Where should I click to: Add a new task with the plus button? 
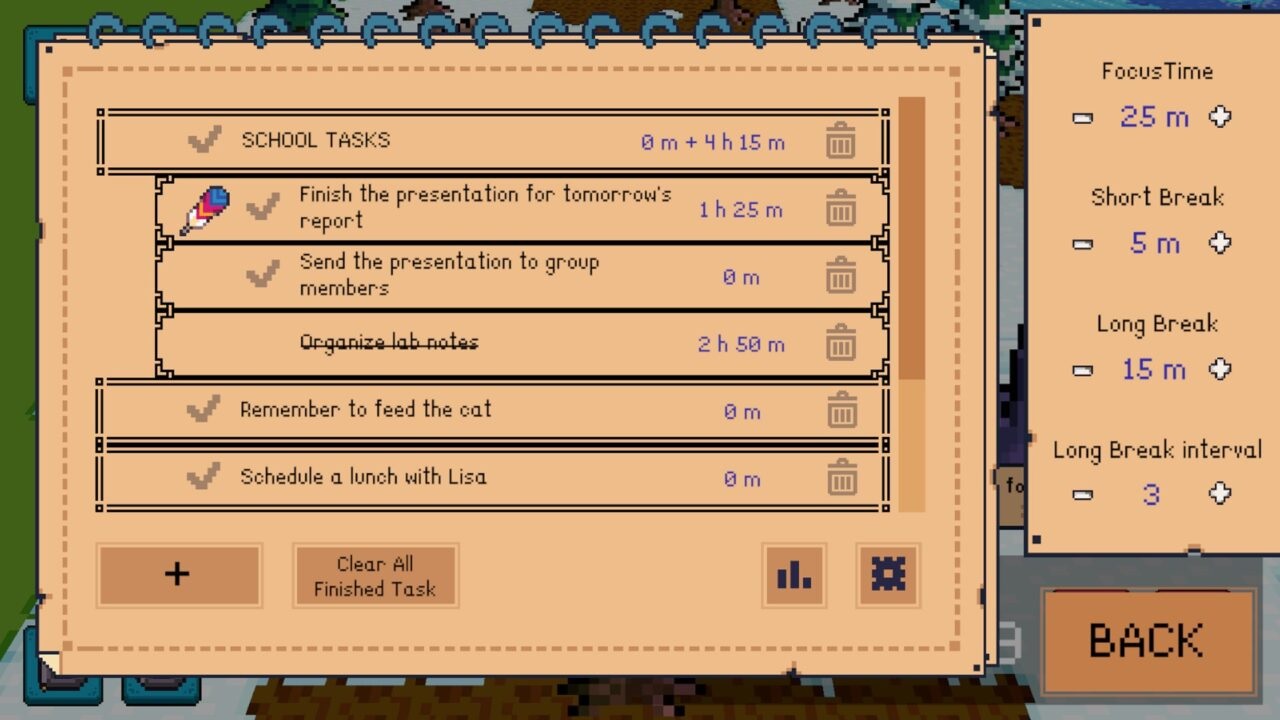click(178, 575)
